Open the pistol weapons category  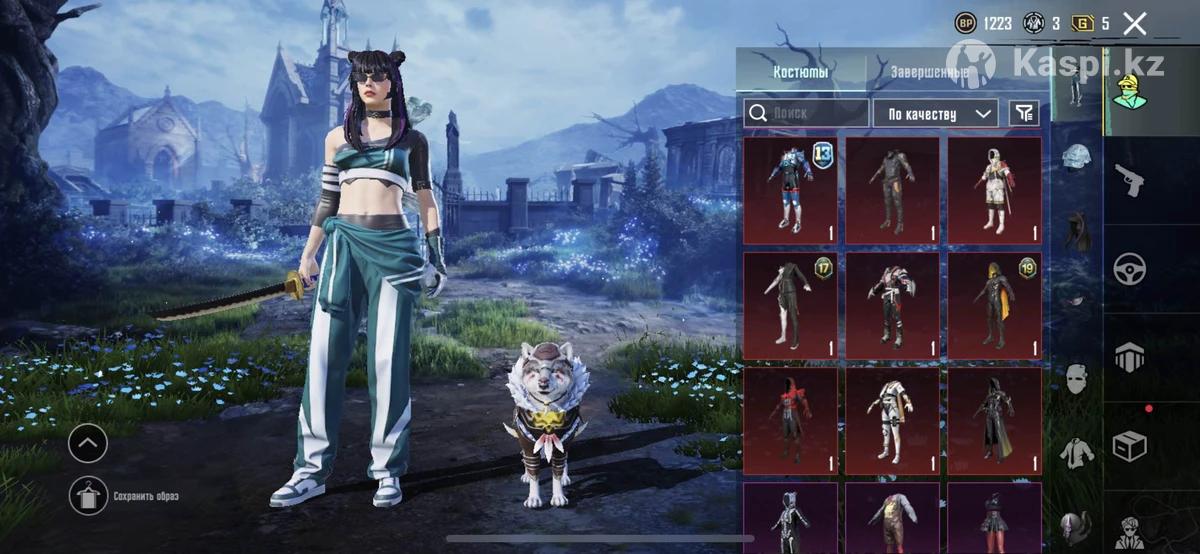[x=1130, y=181]
